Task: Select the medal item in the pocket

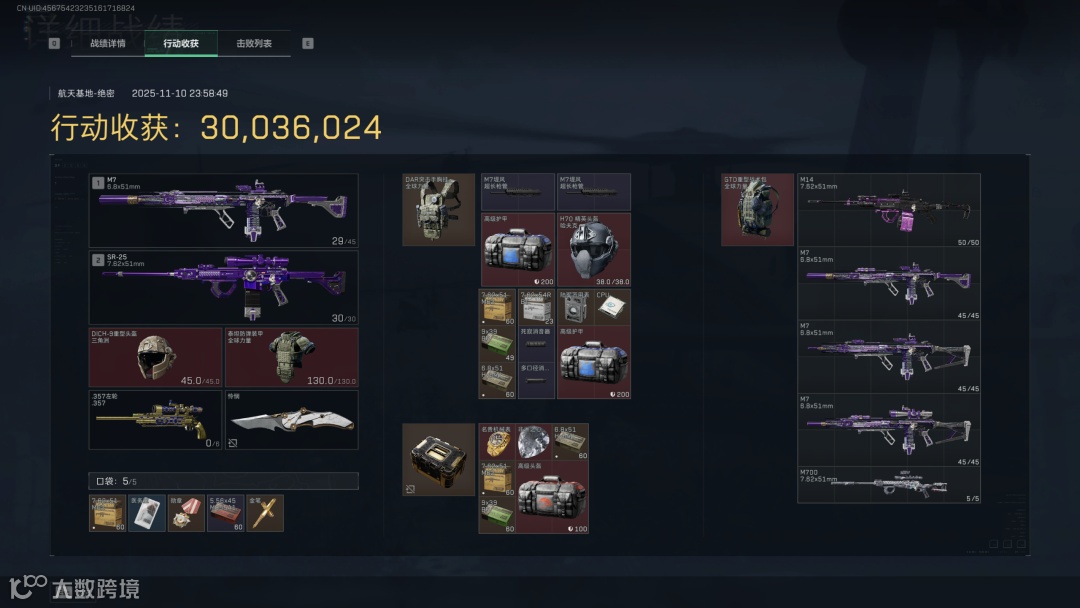Action: 186,513
